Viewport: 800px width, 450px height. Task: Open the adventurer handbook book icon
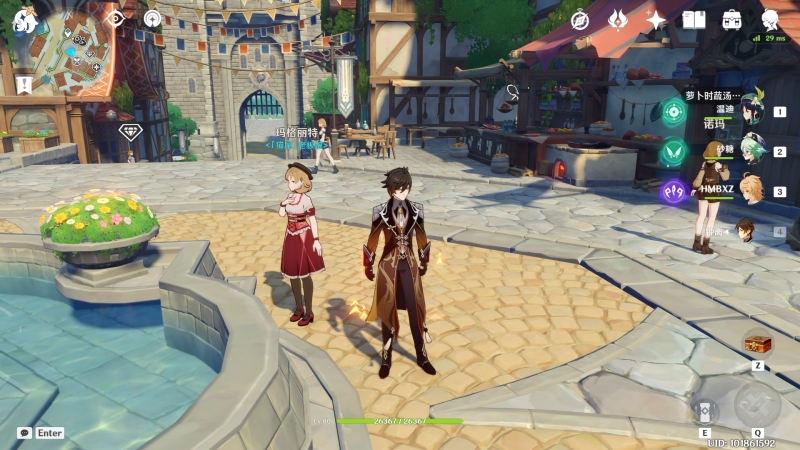coord(694,20)
